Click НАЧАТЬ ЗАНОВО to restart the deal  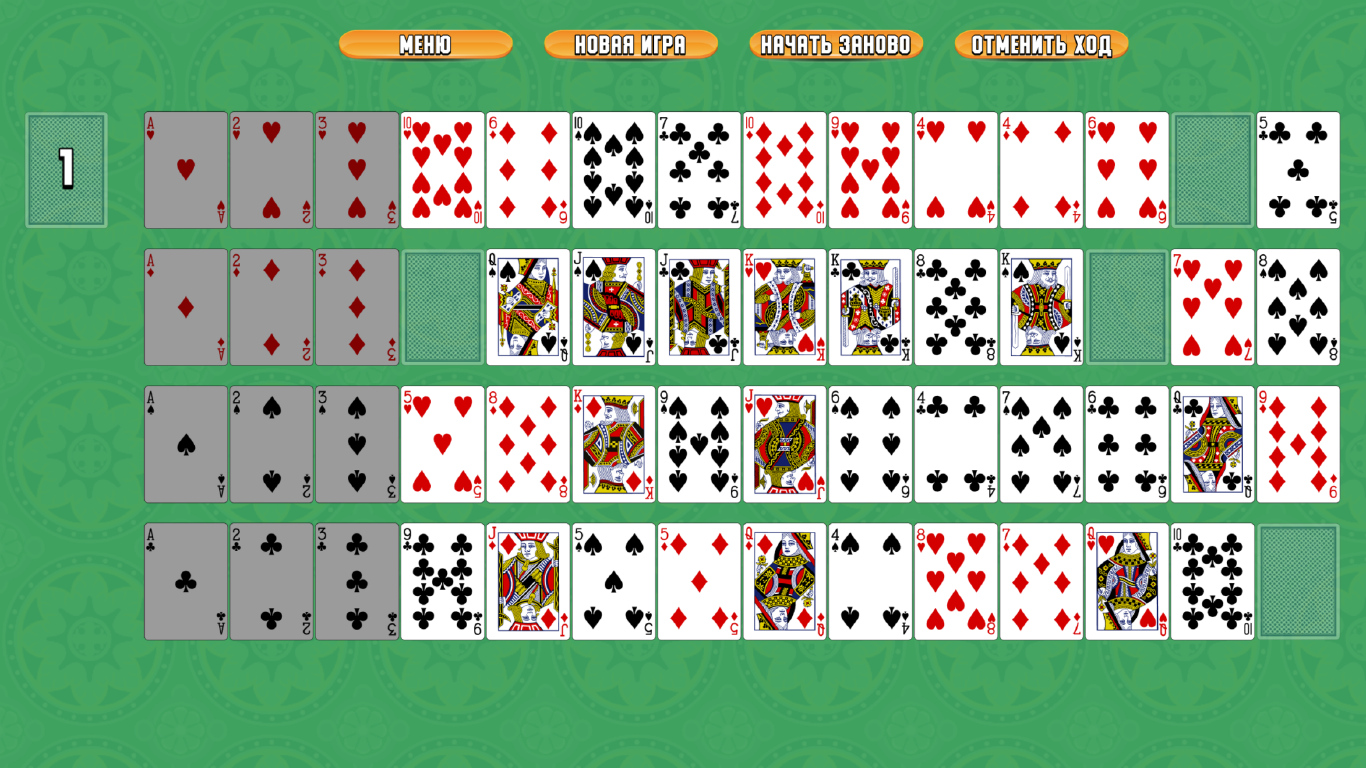pos(836,44)
